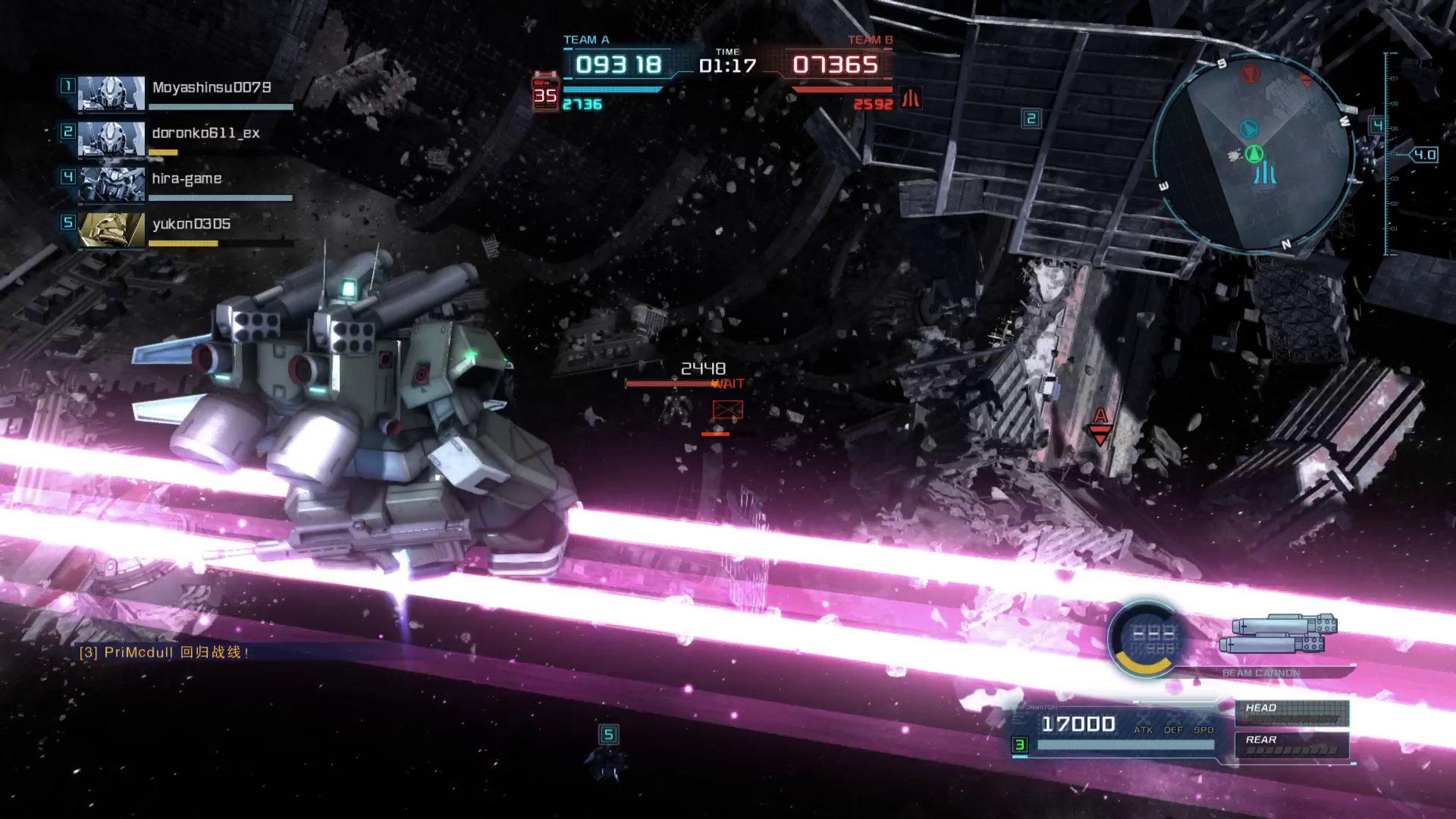Select the red A objective marker
This screenshot has height=819, width=1456.
(1100, 425)
